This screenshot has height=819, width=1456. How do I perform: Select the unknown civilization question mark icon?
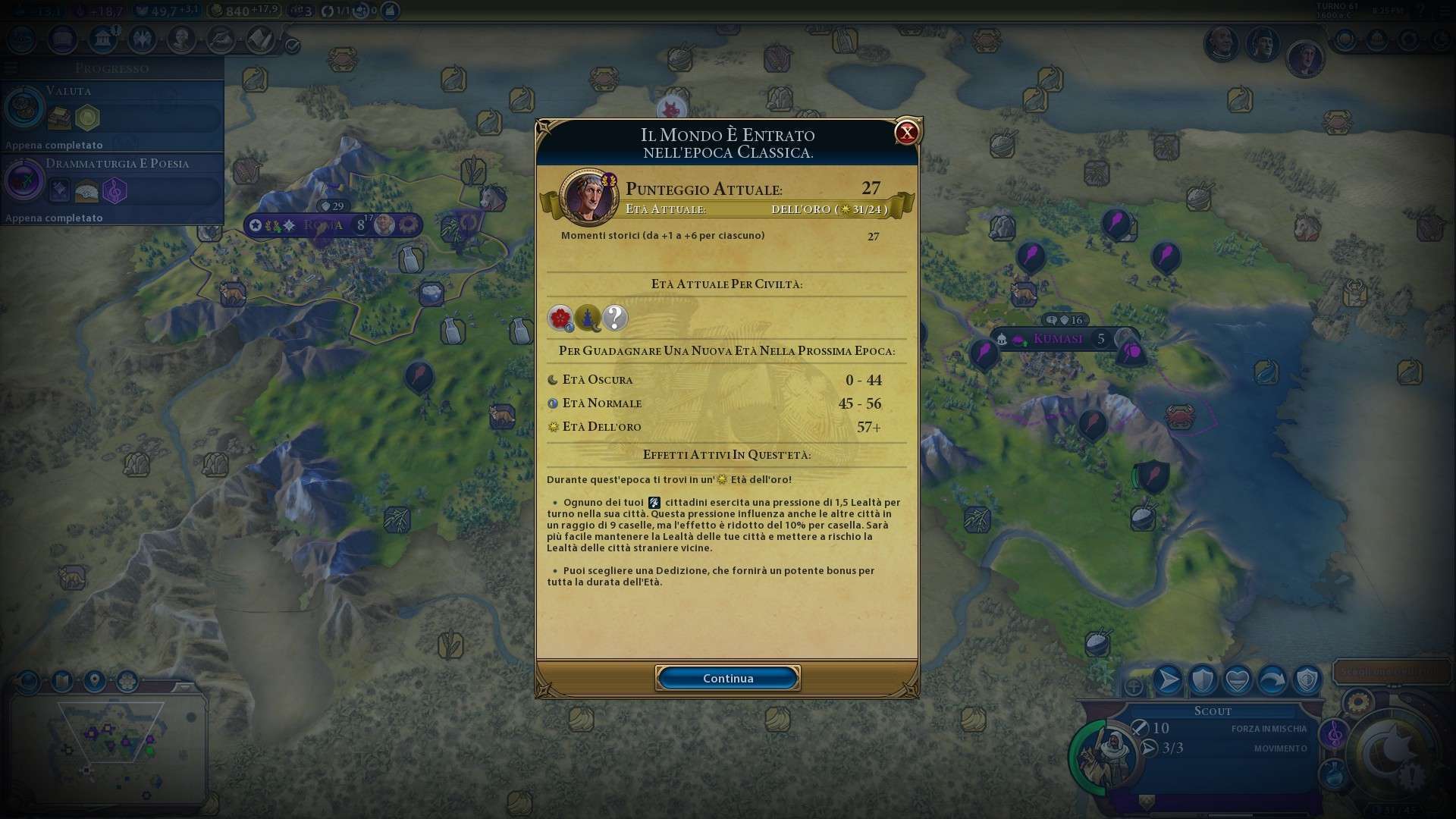(615, 318)
